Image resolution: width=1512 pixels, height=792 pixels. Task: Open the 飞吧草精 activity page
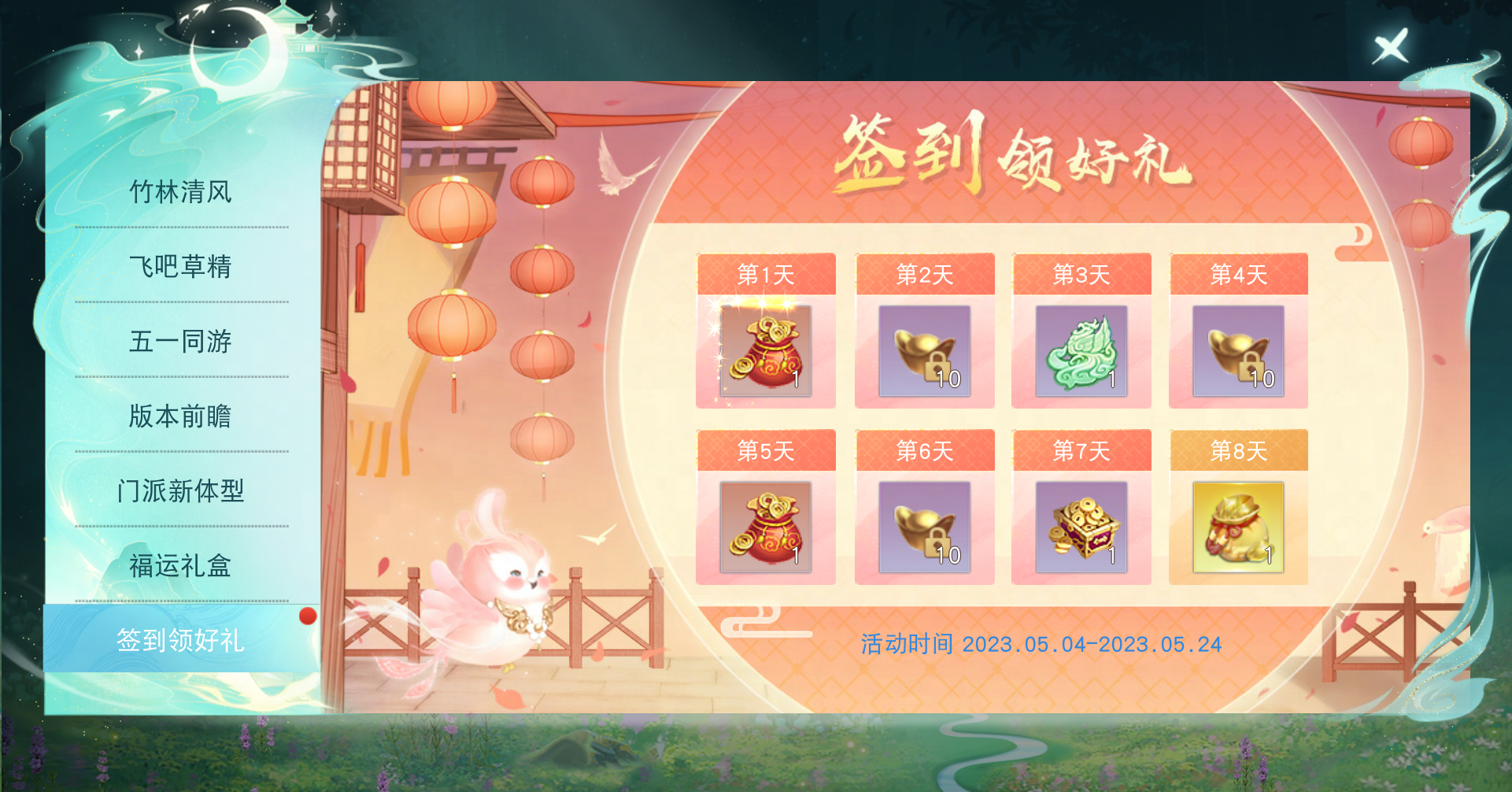(x=181, y=267)
